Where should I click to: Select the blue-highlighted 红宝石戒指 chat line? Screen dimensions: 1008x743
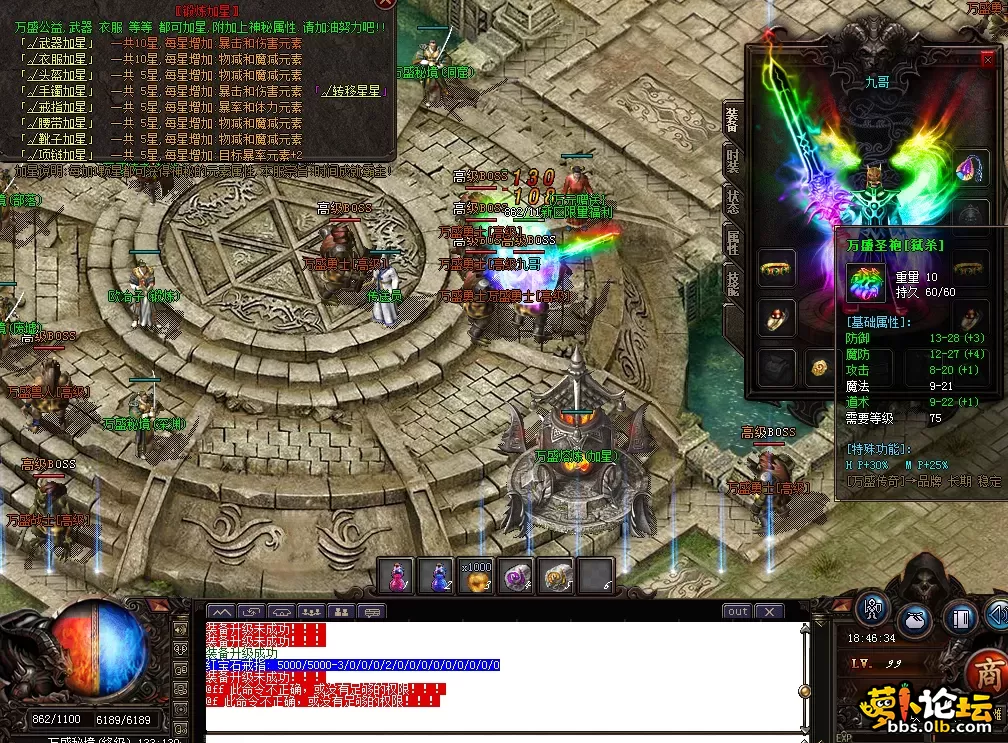pos(352,665)
